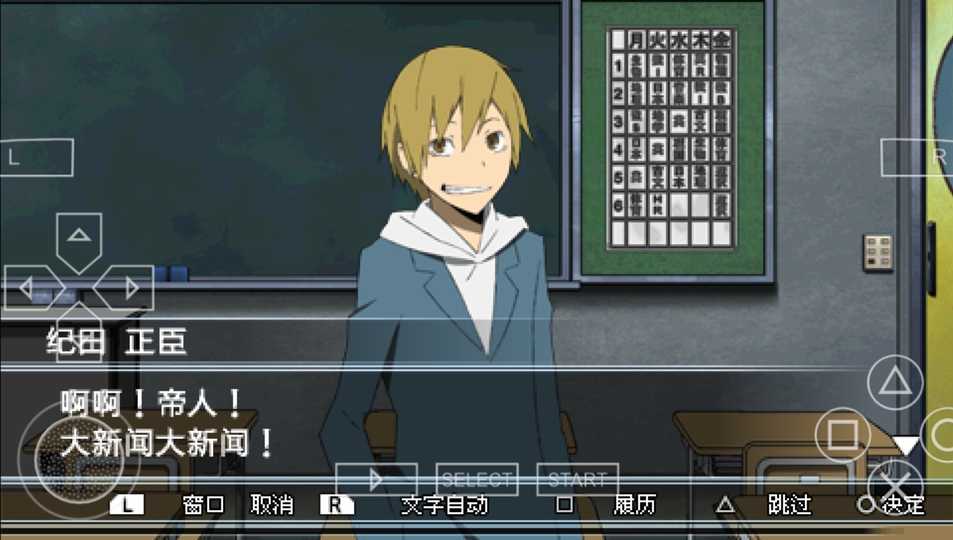Tap the D-pad right arrow

[126, 288]
